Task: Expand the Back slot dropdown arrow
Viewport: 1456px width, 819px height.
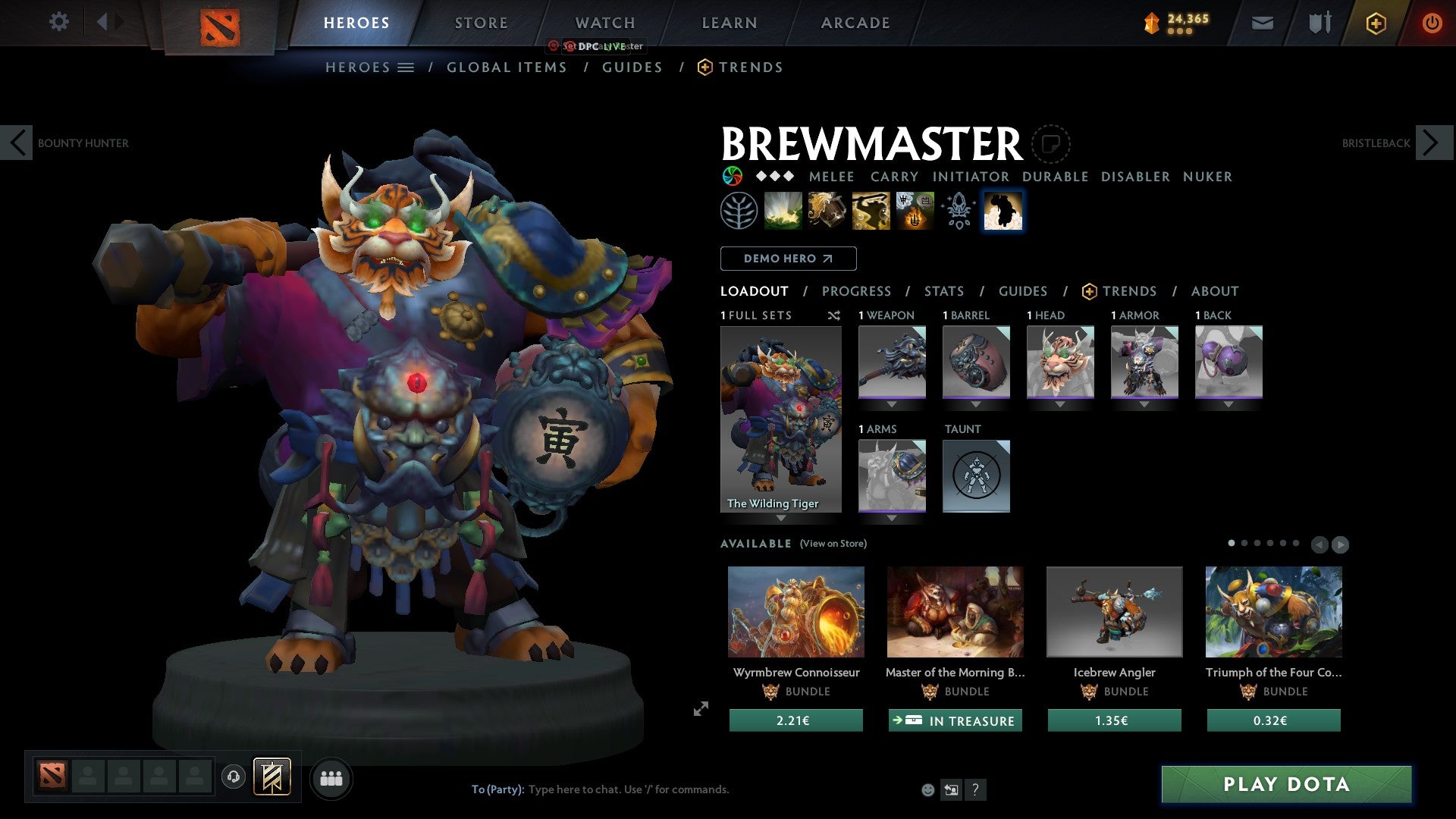Action: 1228,403
